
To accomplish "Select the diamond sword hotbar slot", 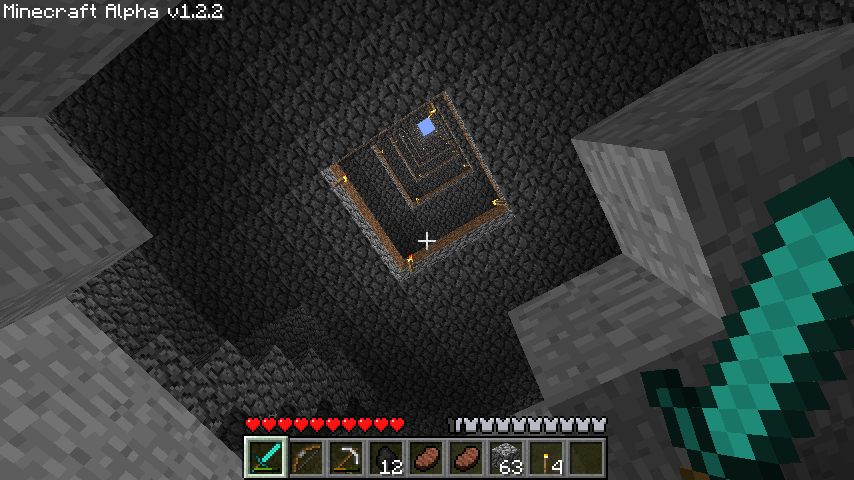I will (266, 457).
